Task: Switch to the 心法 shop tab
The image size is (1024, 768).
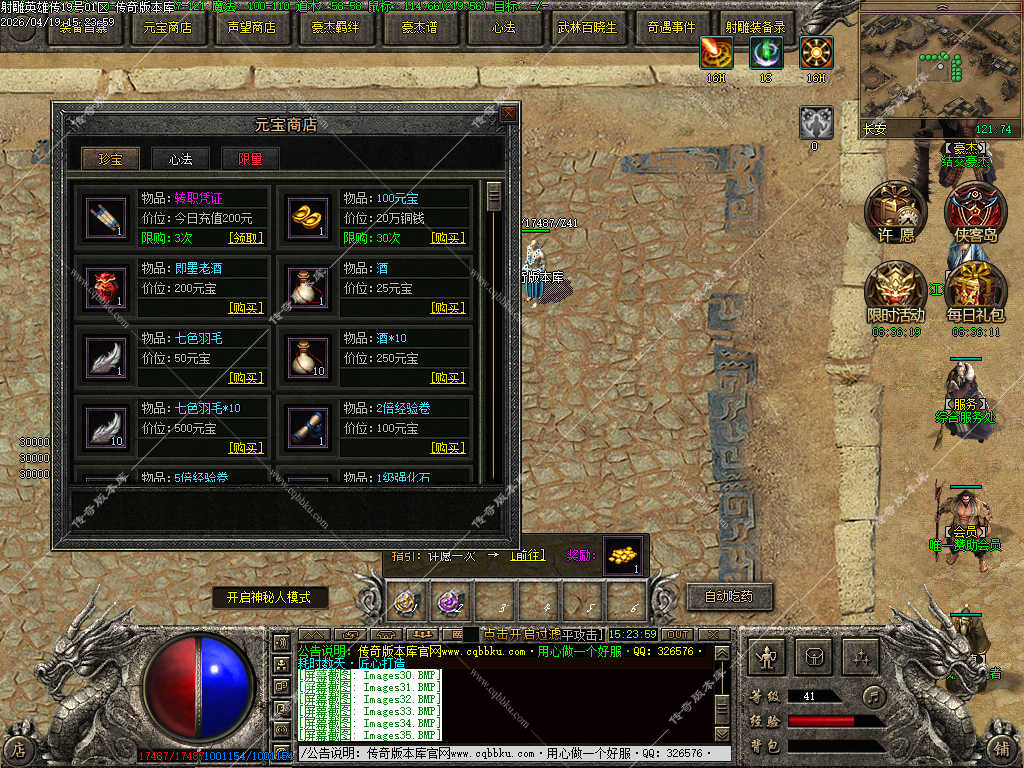Action: (180, 159)
